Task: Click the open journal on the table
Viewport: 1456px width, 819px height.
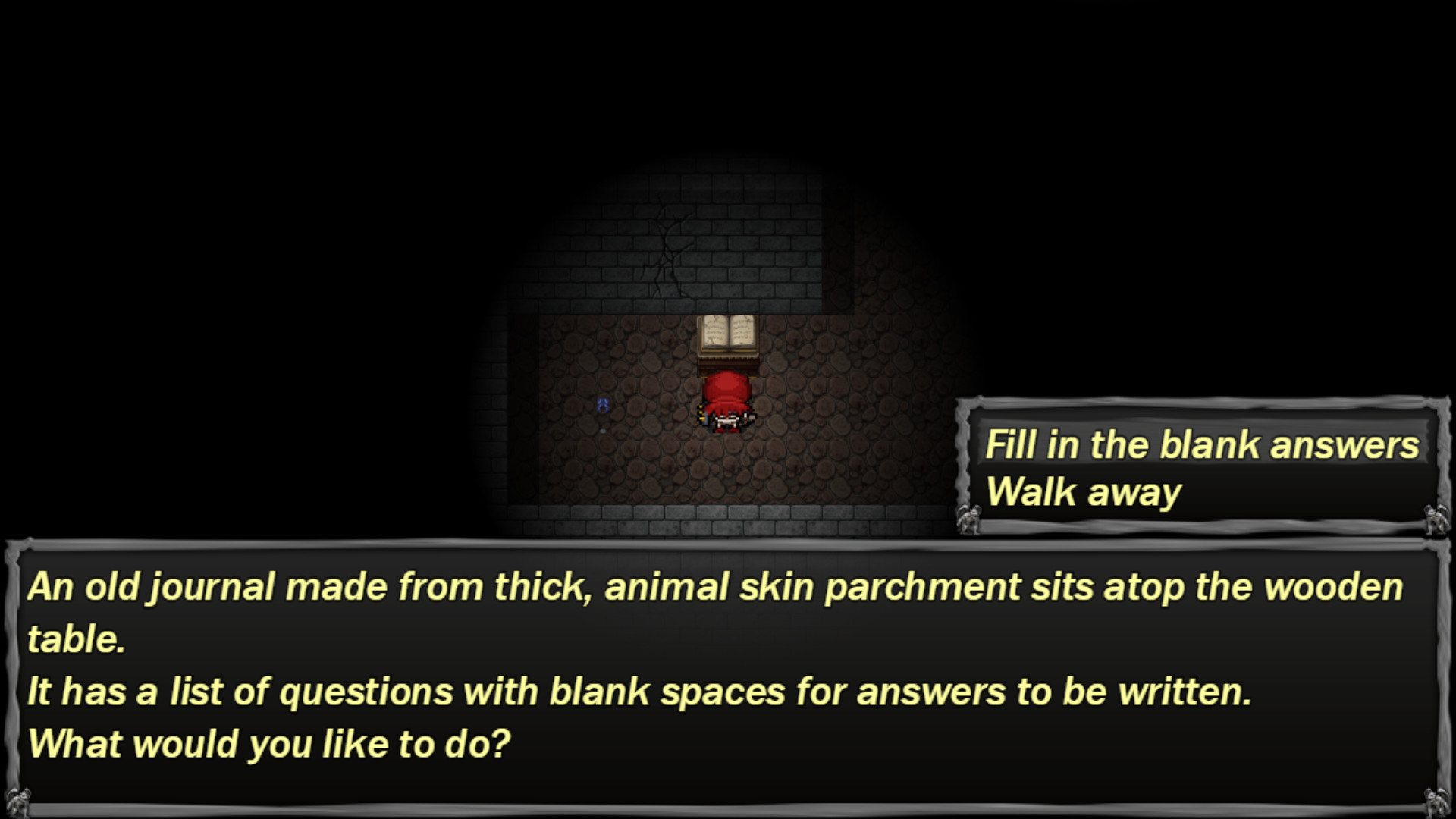Action: click(x=727, y=334)
